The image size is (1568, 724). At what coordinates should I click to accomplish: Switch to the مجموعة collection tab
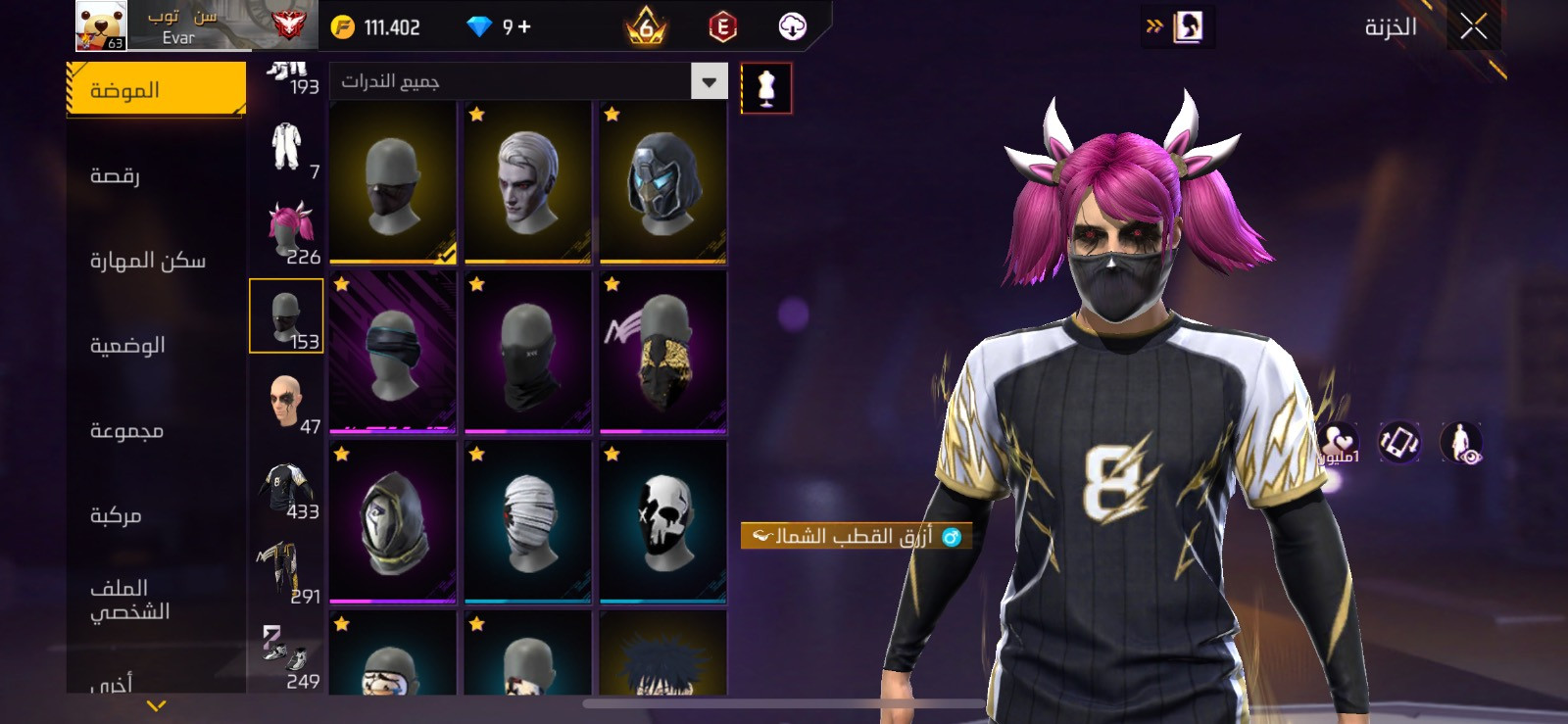click(126, 430)
